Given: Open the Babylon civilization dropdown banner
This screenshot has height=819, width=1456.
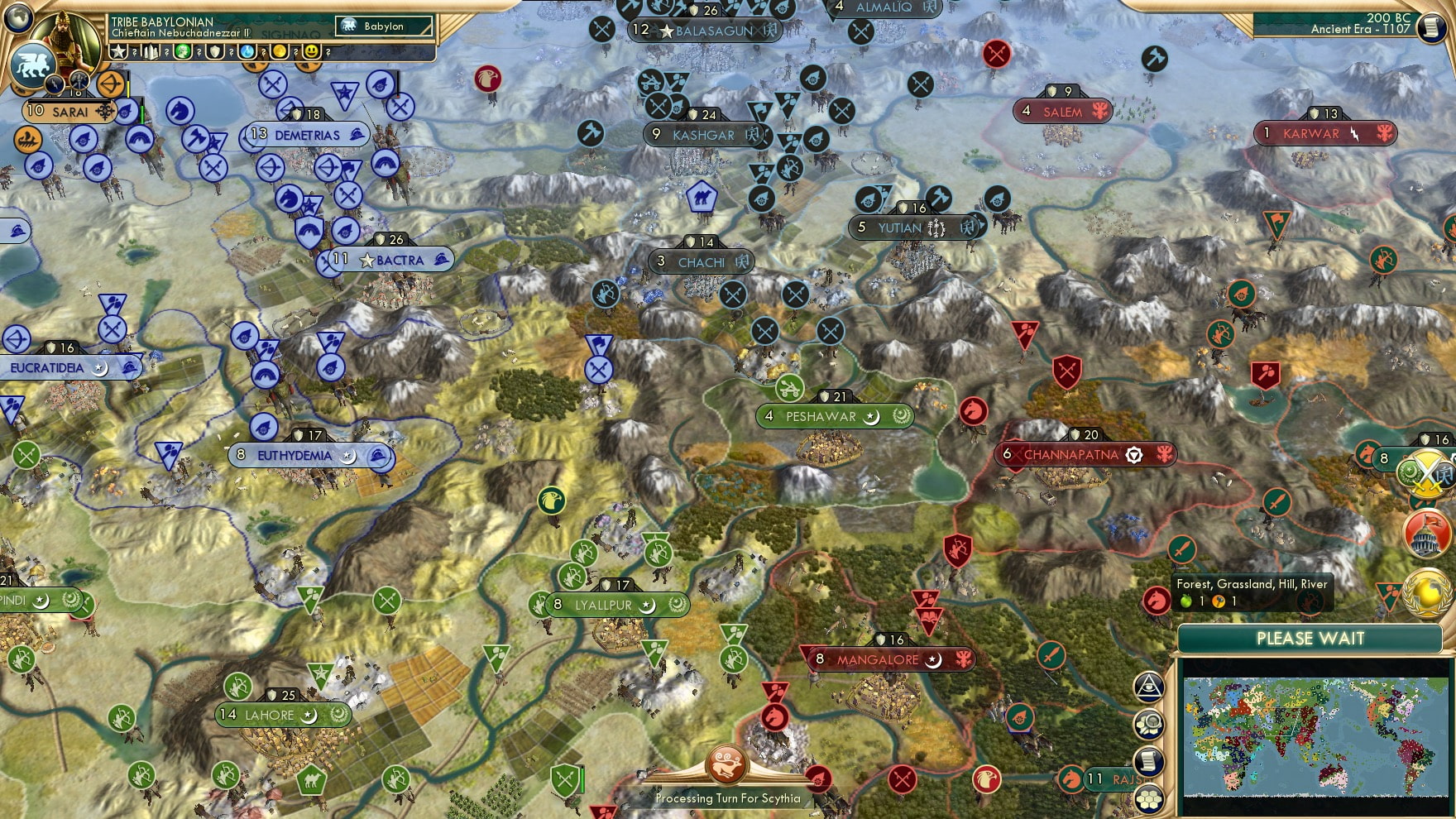Looking at the screenshot, I should 383,26.
